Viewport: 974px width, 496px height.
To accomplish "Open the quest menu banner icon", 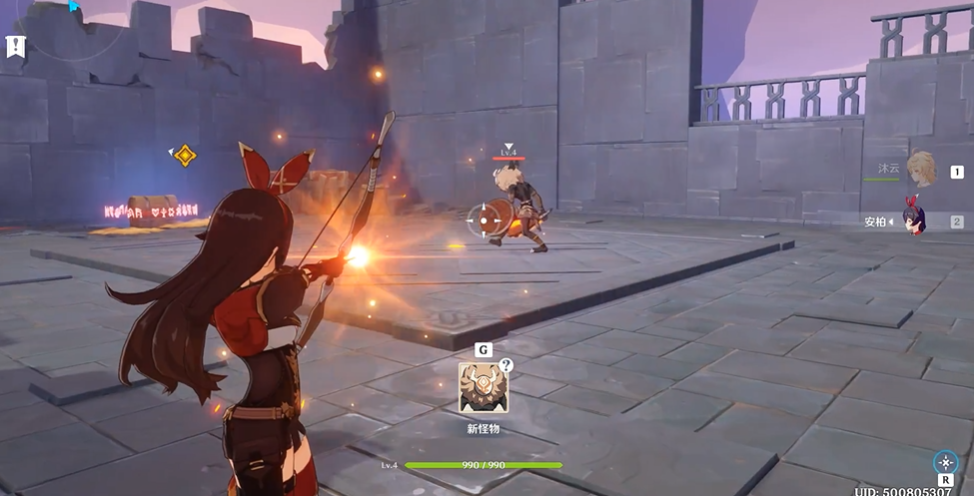I will (x=15, y=45).
